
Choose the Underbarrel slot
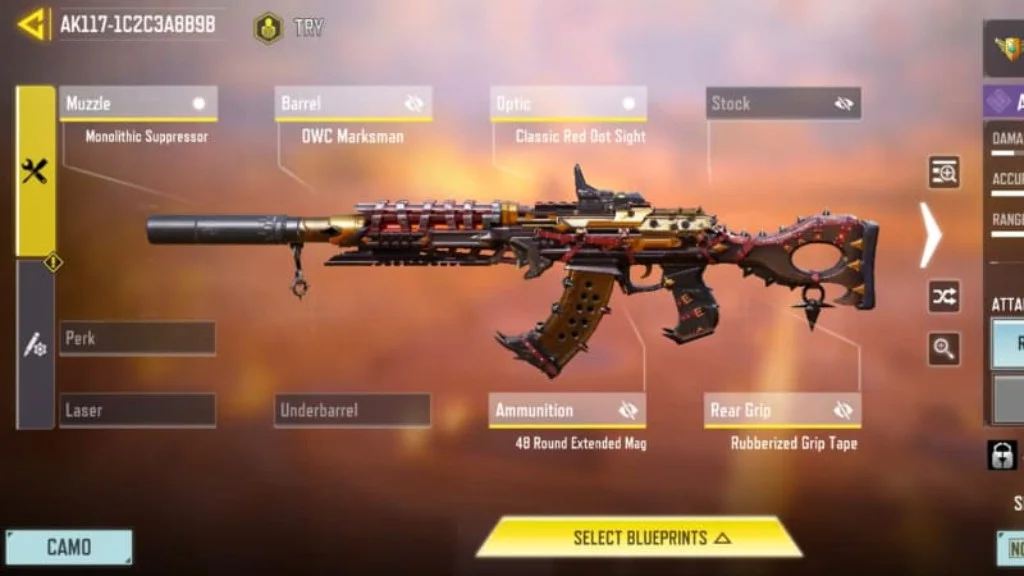[x=353, y=410]
